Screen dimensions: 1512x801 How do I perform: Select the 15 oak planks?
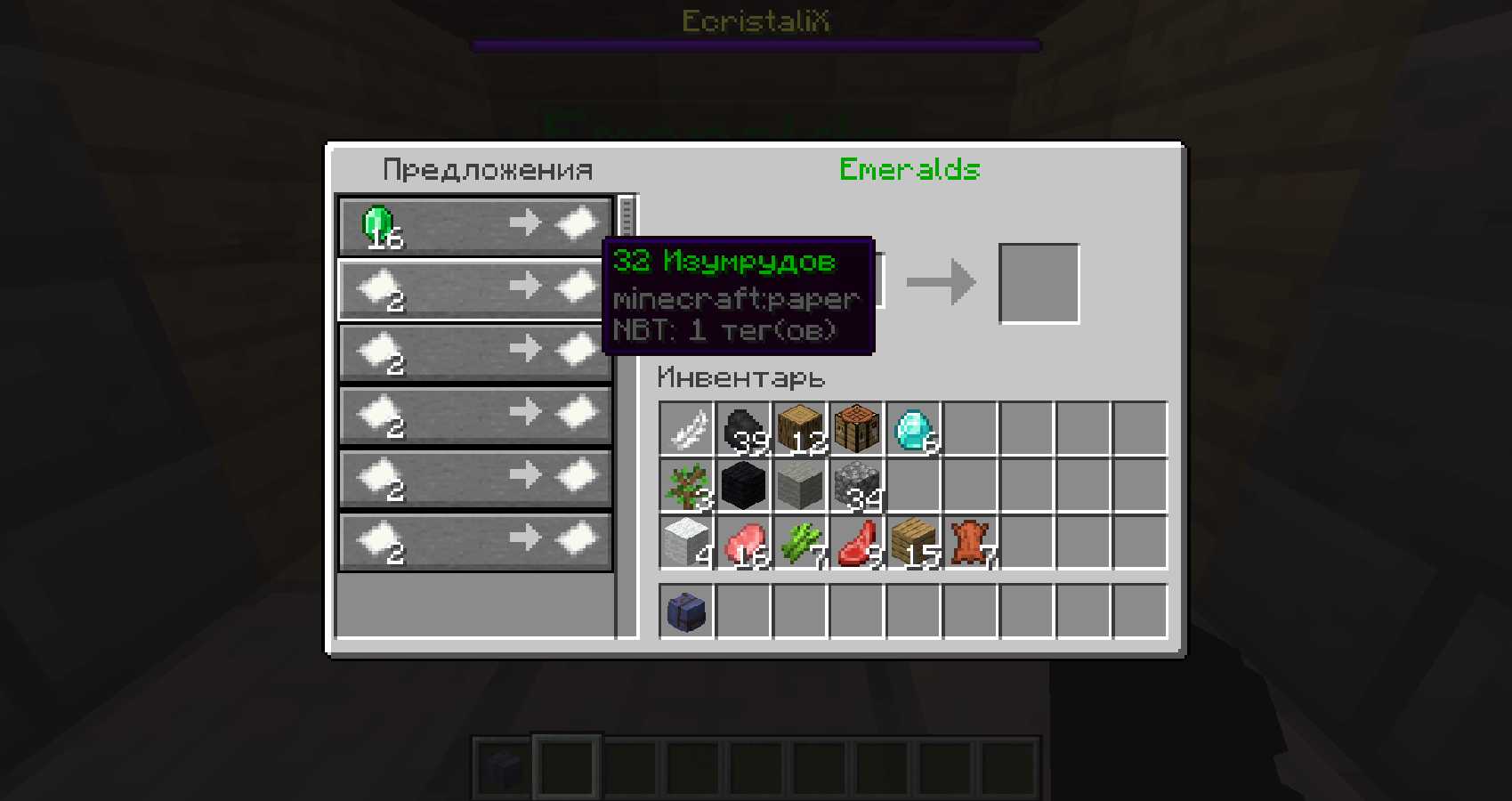click(x=914, y=542)
